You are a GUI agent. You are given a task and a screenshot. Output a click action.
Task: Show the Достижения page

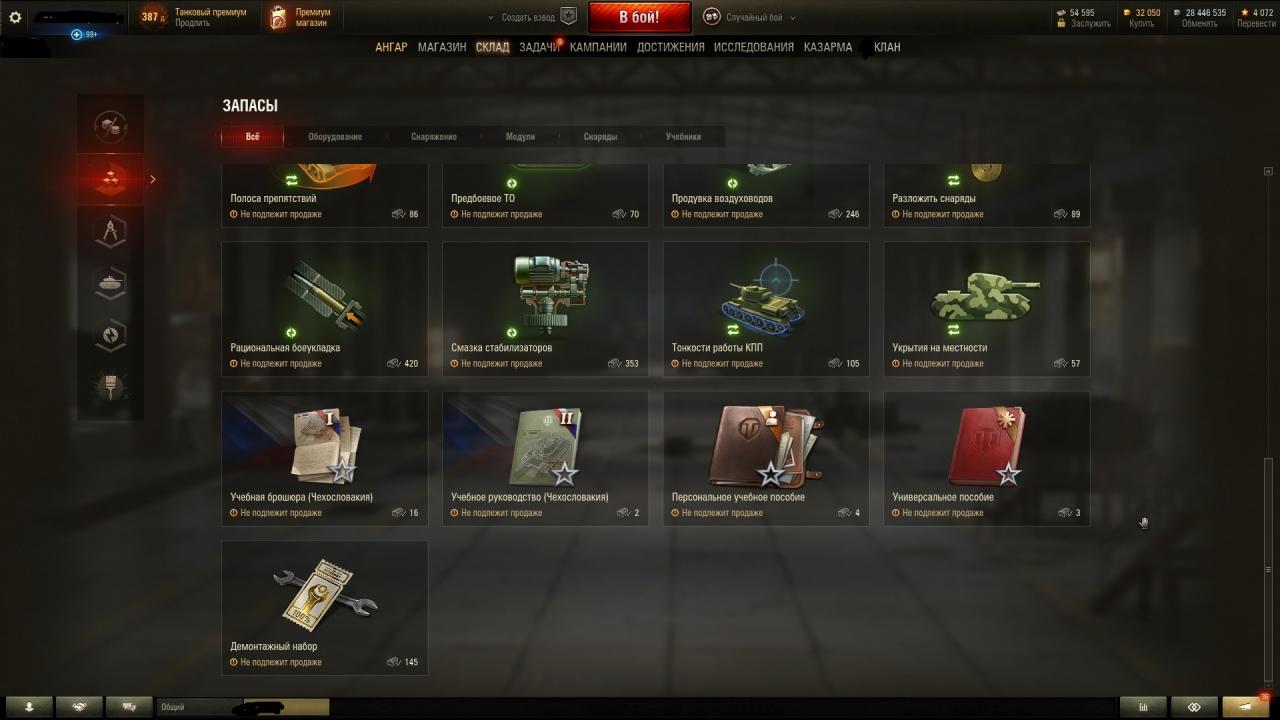(x=670, y=47)
